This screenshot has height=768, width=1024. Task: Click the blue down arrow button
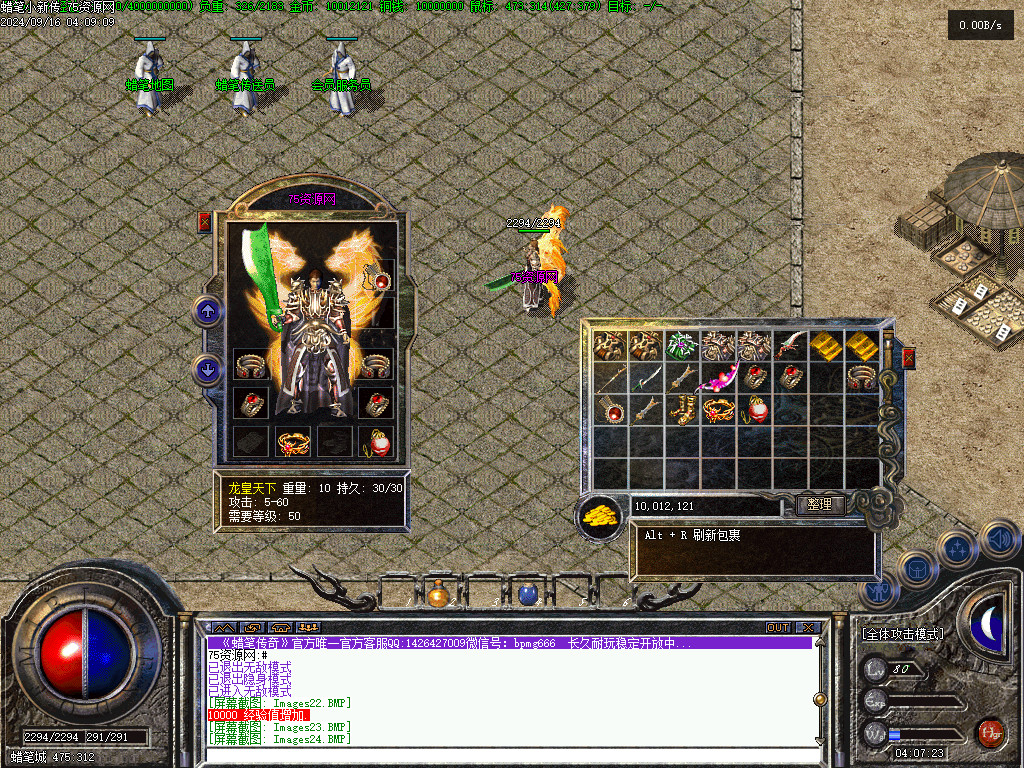coord(208,370)
